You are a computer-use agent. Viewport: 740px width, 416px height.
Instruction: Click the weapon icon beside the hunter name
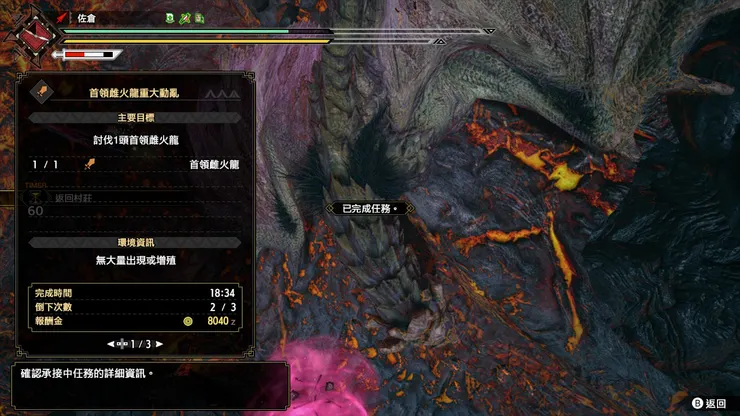(x=63, y=17)
